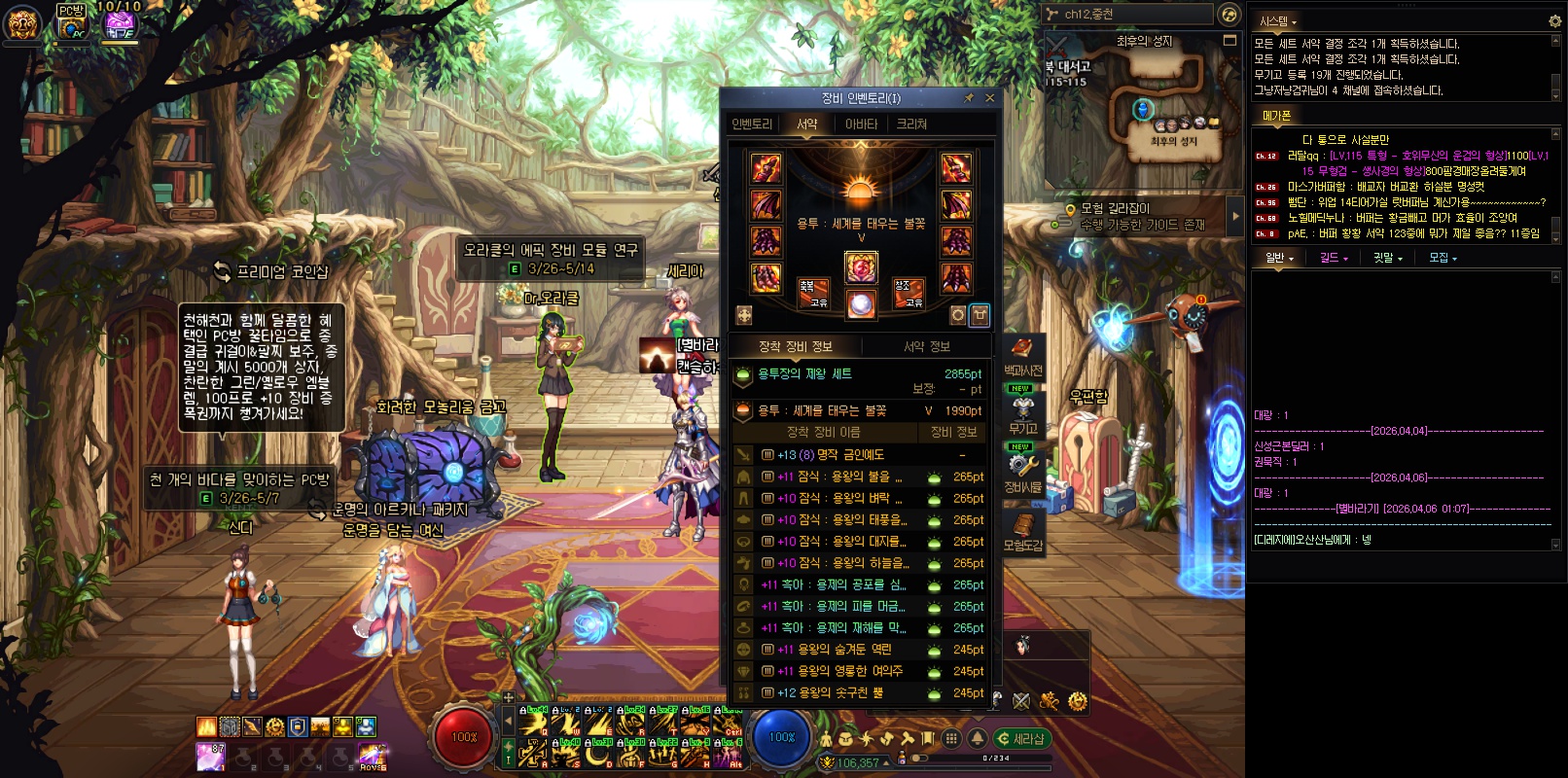Open the 모험도감 adventure book
This screenshot has height=778, width=1568.
[1022, 531]
